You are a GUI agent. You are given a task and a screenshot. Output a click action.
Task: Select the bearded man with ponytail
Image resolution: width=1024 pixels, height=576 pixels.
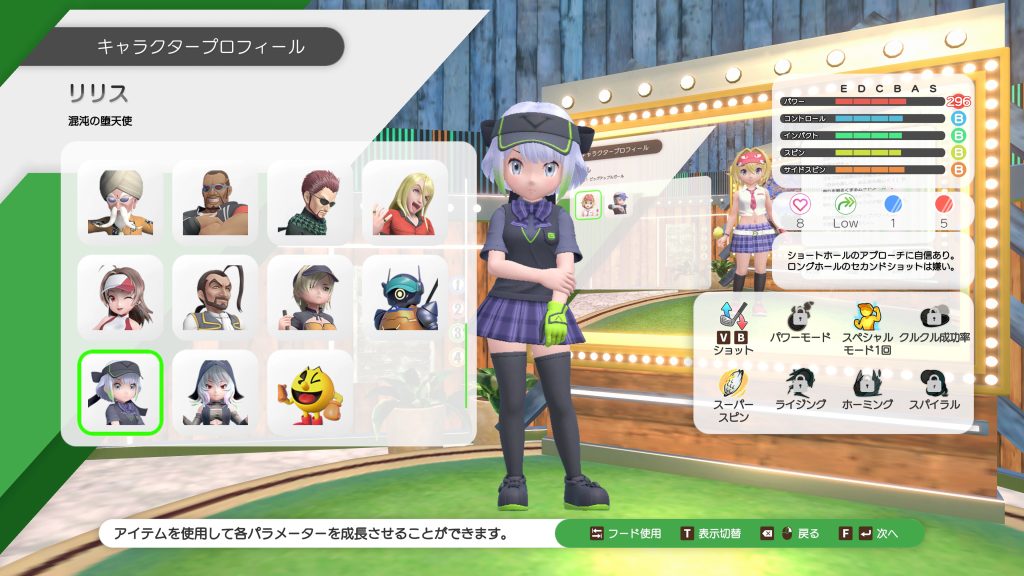click(215, 297)
